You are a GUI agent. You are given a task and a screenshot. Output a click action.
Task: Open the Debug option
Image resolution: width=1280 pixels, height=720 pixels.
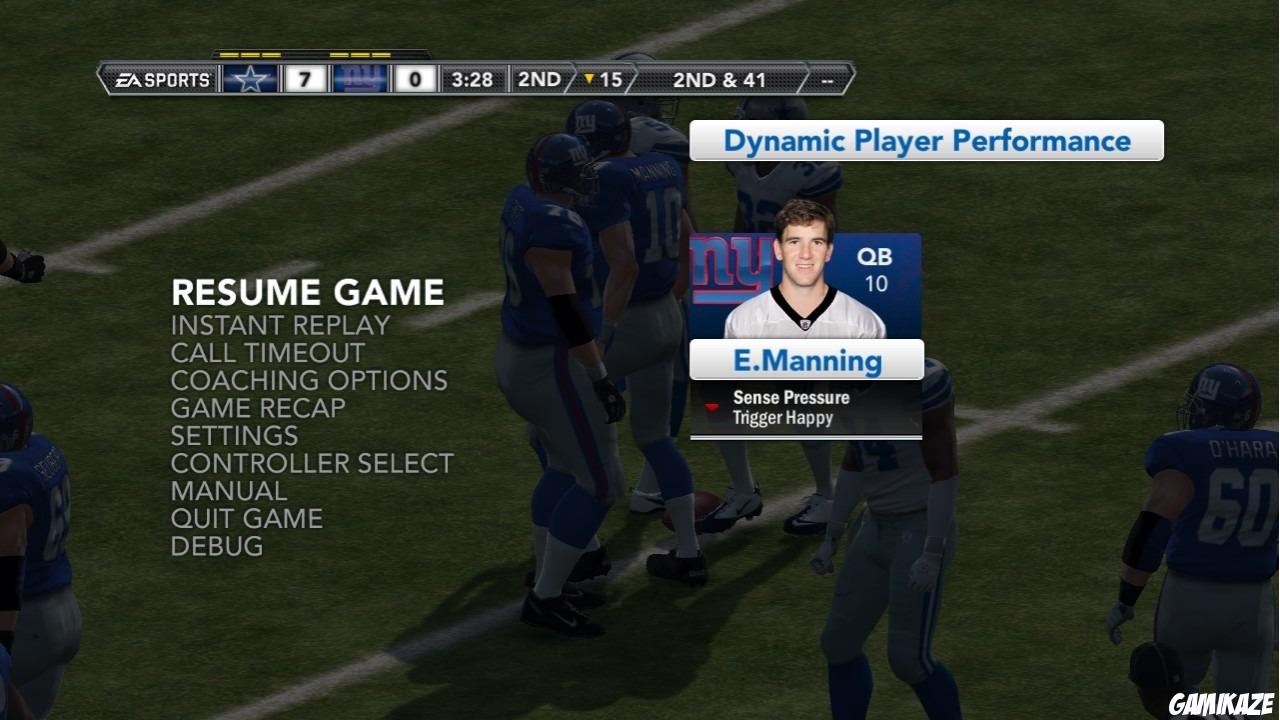(218, 546)
